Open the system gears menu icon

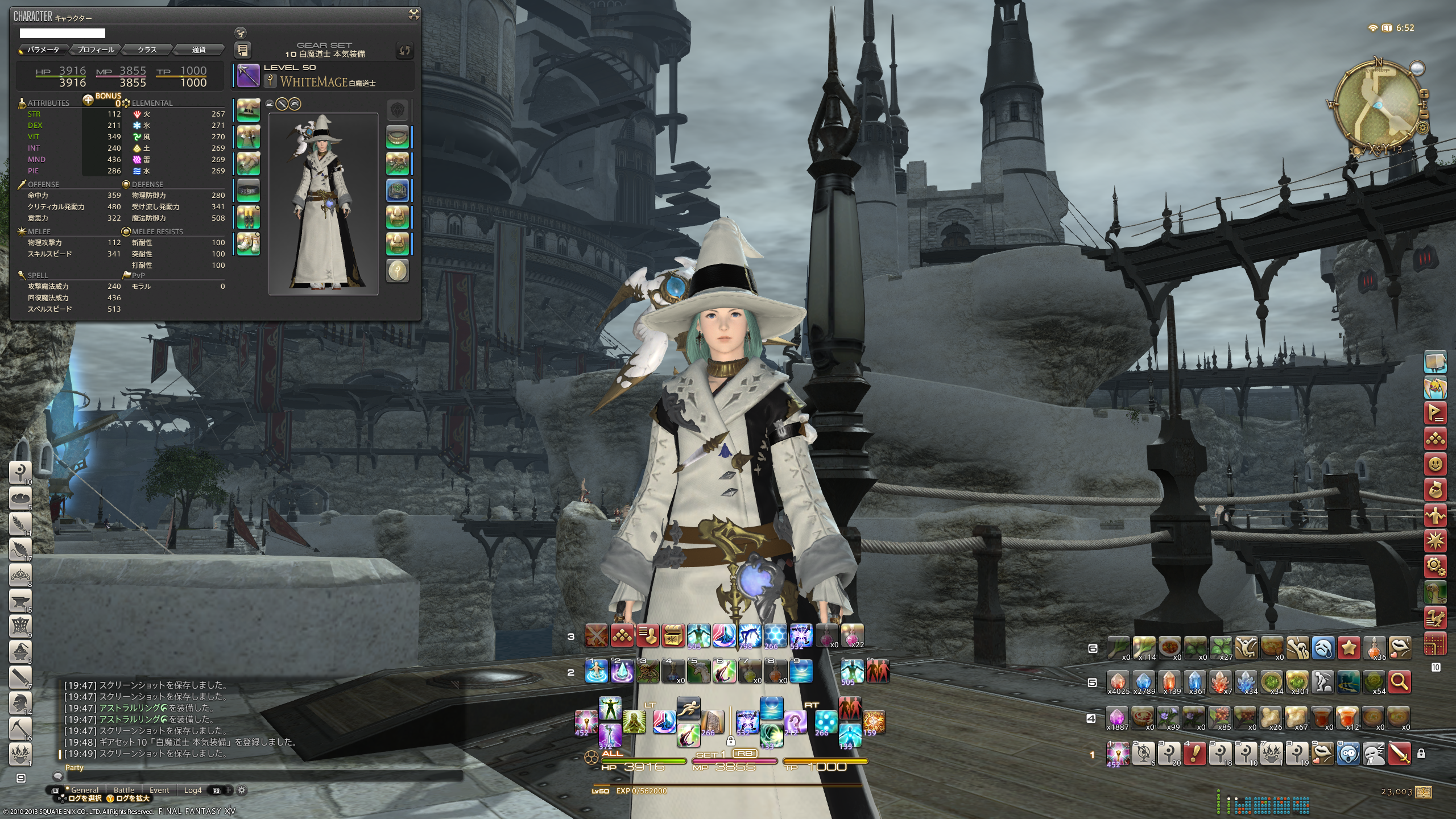pos(1435,566)
